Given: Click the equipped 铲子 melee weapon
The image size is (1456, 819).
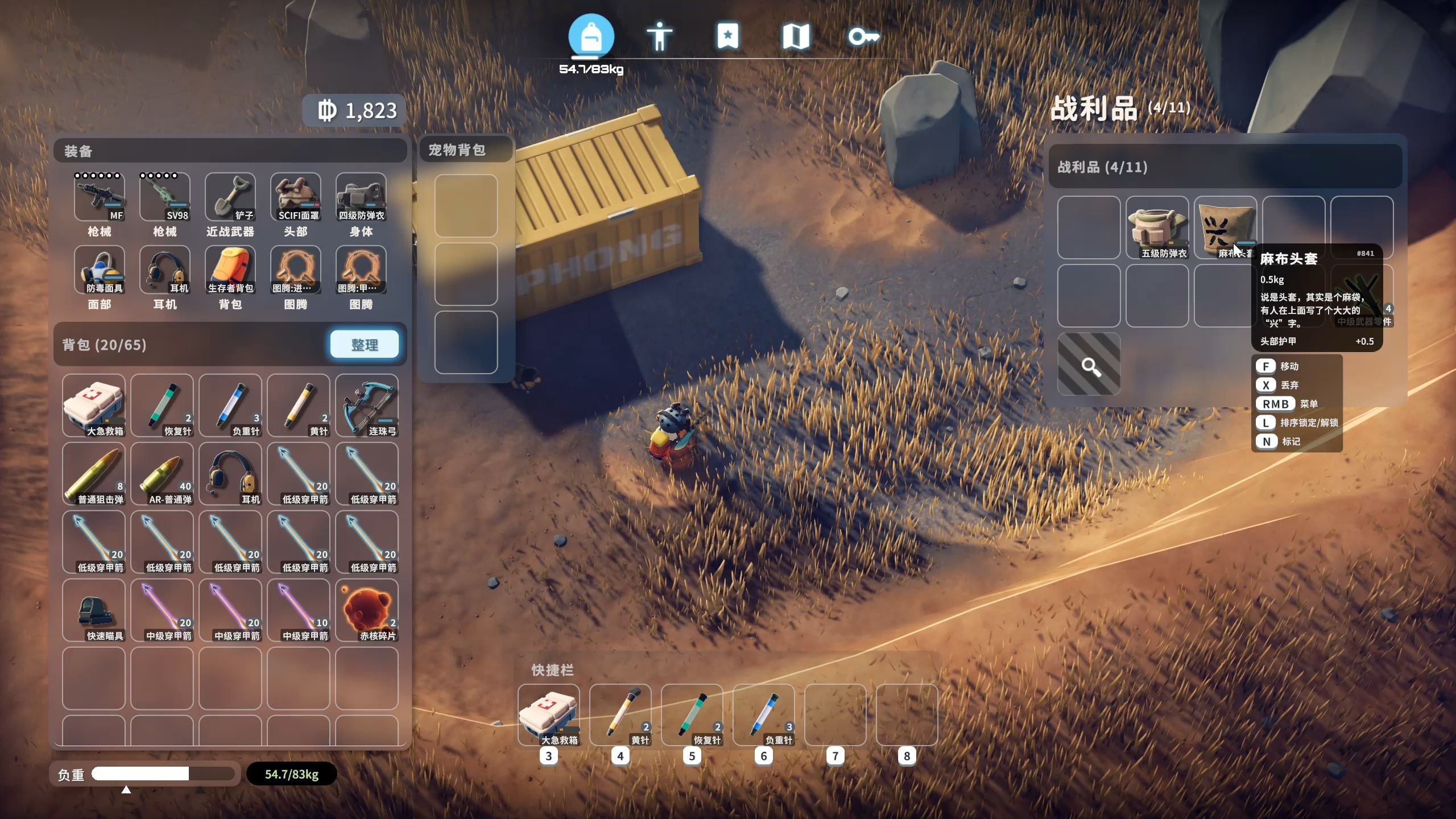Looking at the screenshot, I should click(x=230, y=197).
